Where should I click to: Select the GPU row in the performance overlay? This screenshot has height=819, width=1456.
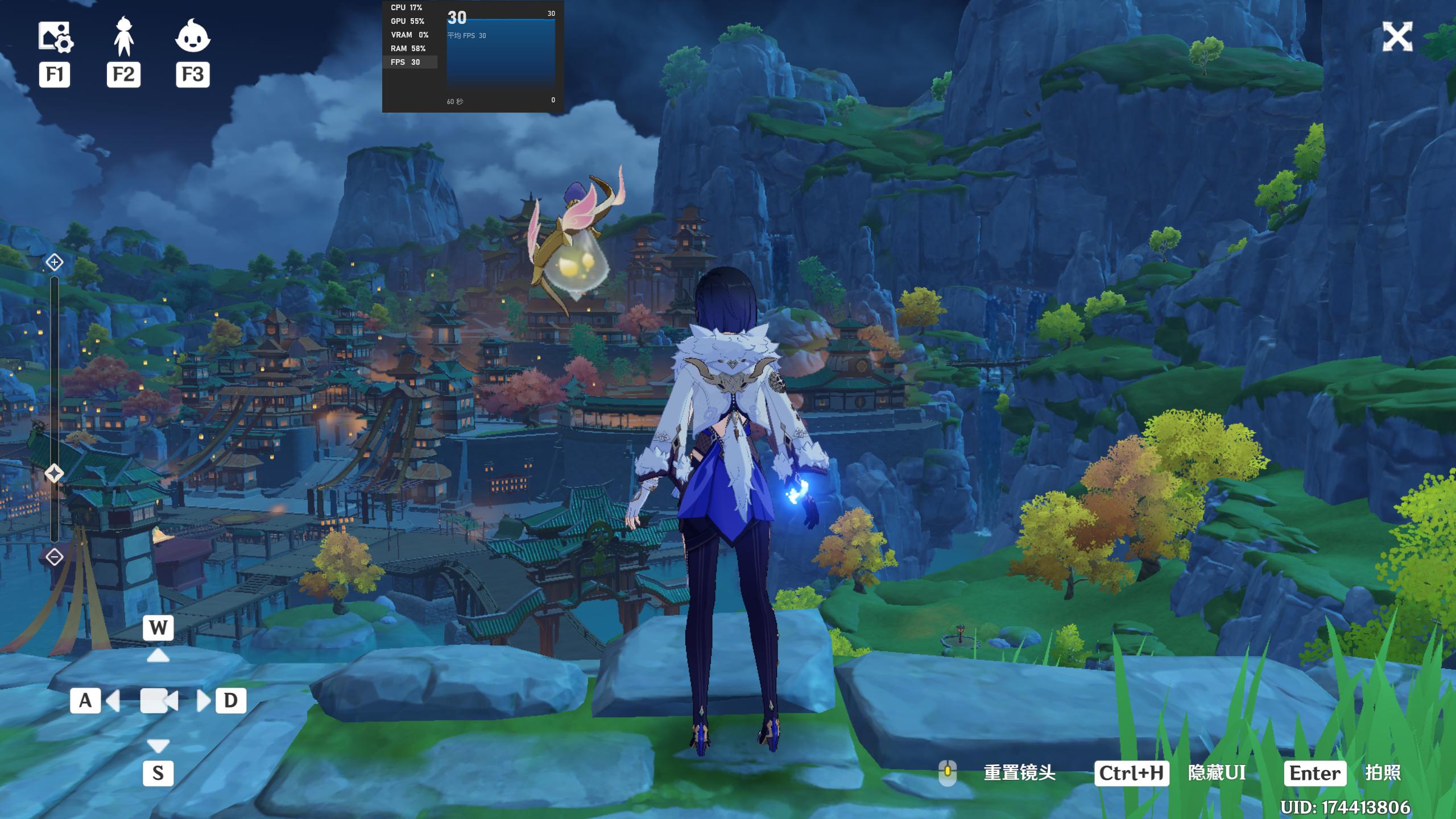(408, 21)
